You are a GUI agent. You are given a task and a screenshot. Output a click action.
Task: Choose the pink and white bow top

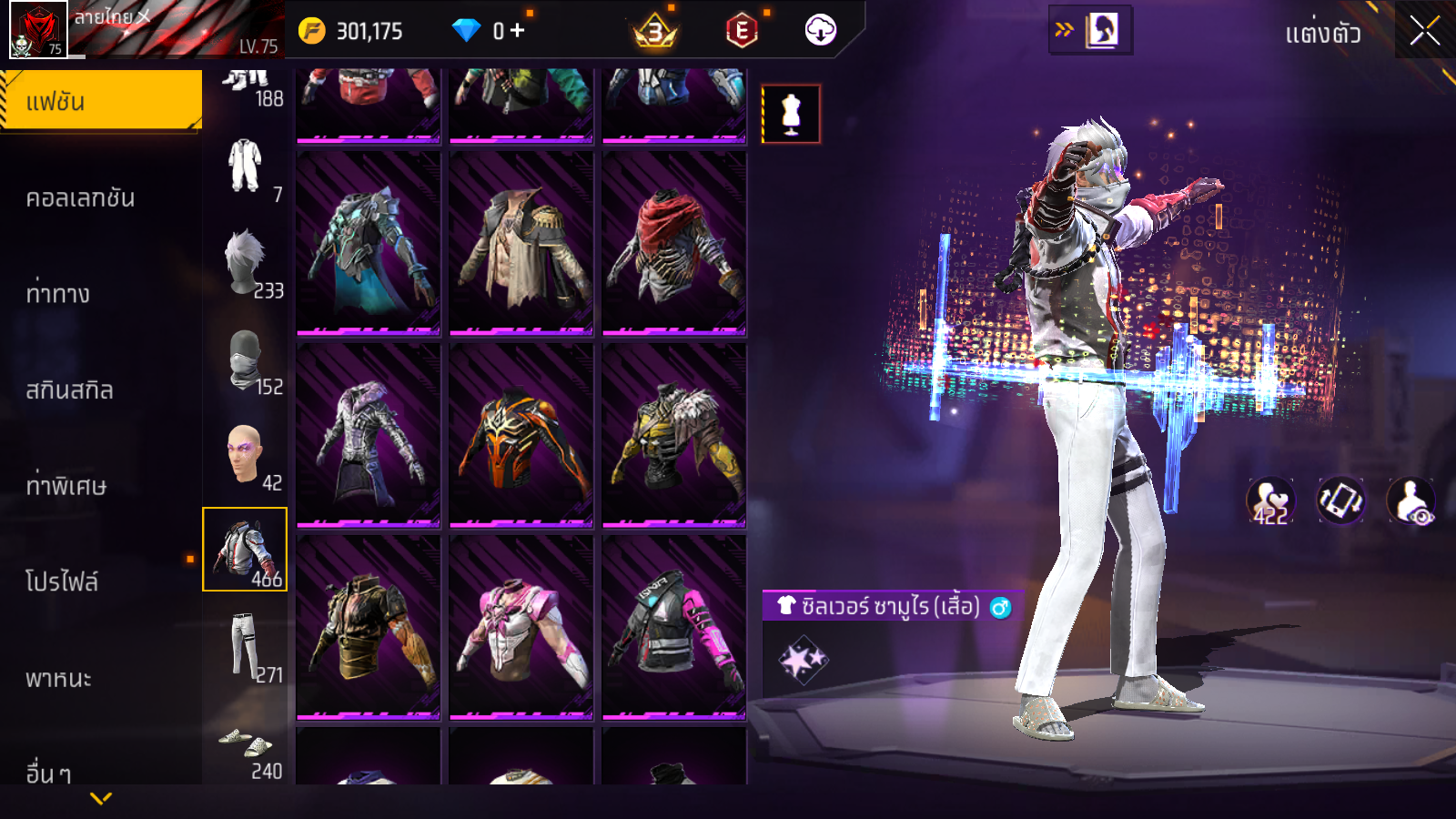click(521, 628)
